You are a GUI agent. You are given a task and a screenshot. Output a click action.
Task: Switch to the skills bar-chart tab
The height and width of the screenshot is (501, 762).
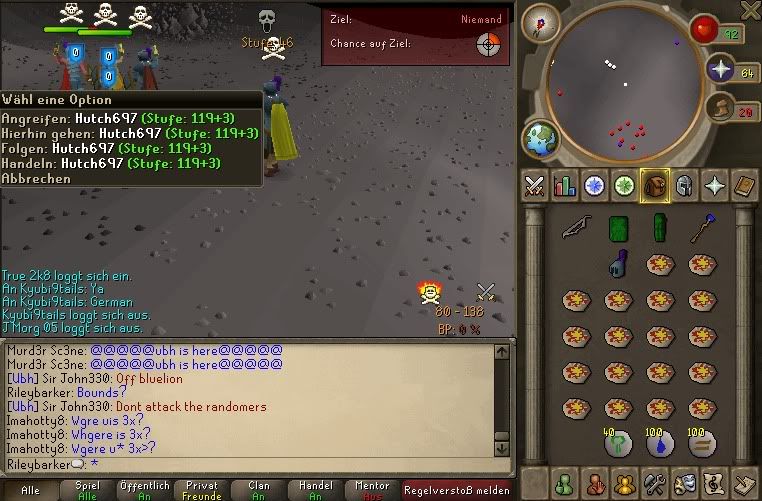pos(565,185)
